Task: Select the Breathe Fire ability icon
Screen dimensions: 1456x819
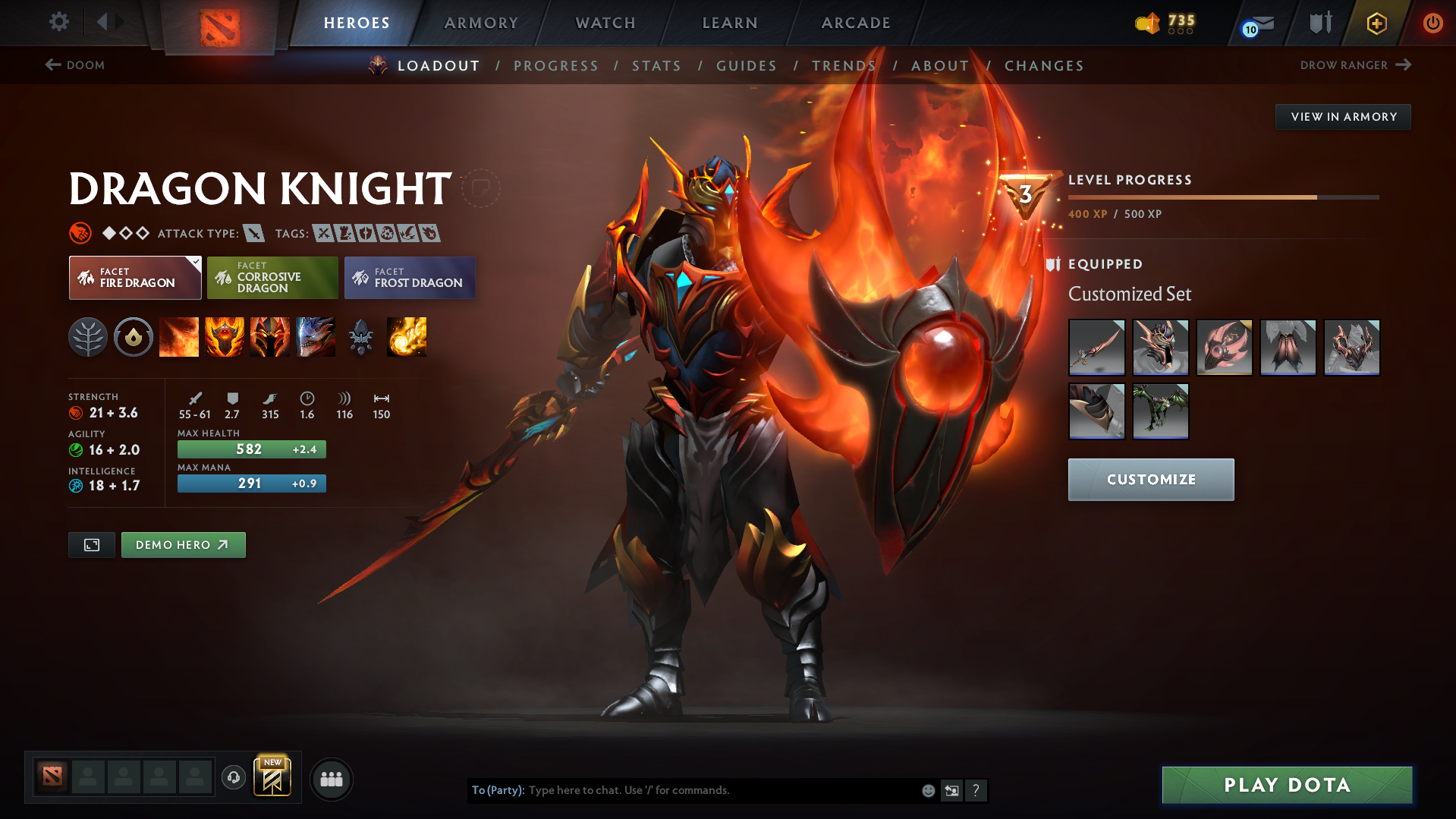Action: (x=179, y=337)
